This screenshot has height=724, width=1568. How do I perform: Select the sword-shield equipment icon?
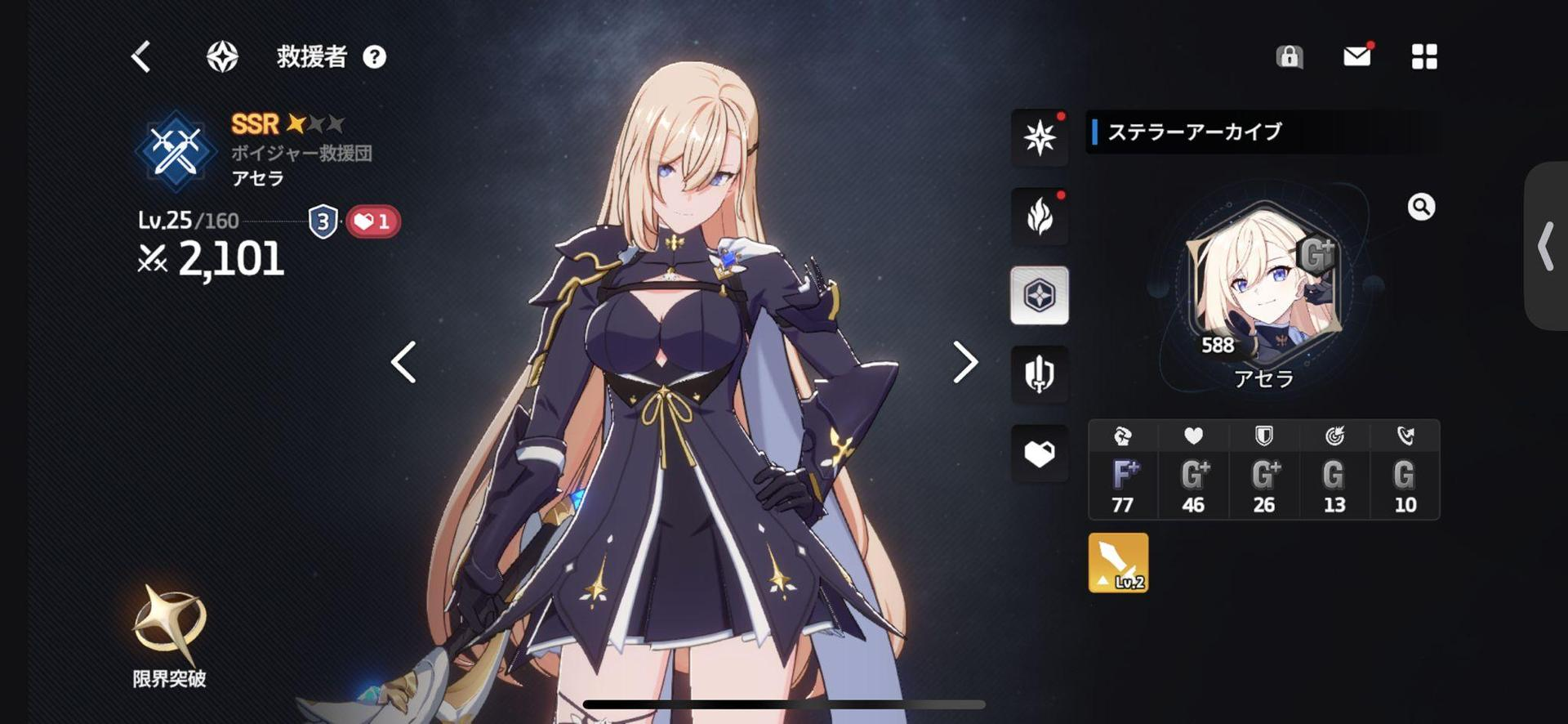(x=1039, y=375)
